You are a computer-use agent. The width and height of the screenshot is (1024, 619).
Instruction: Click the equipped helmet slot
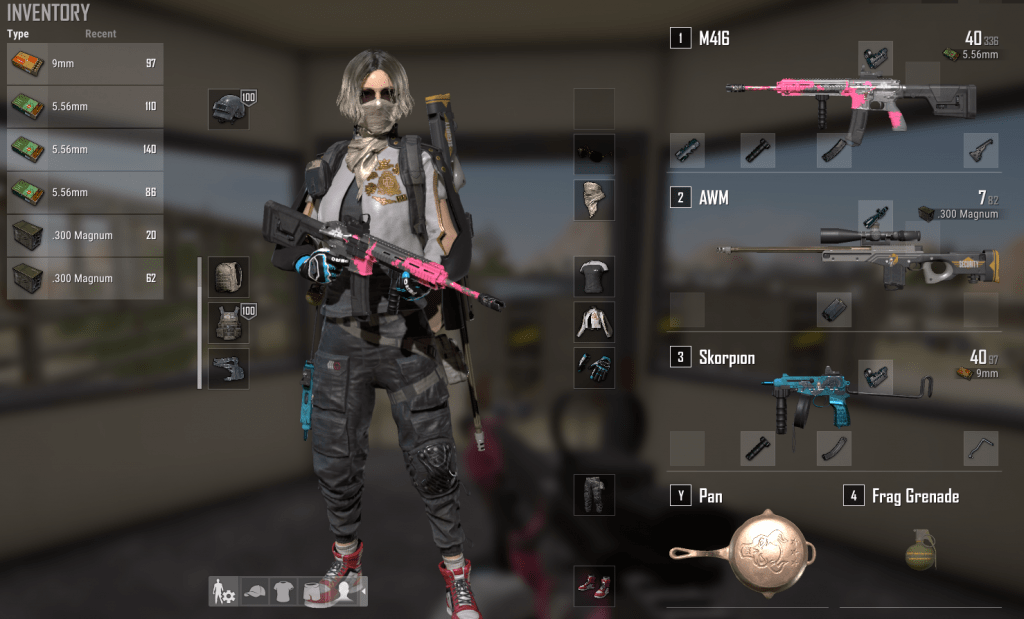tap(228, 109)
